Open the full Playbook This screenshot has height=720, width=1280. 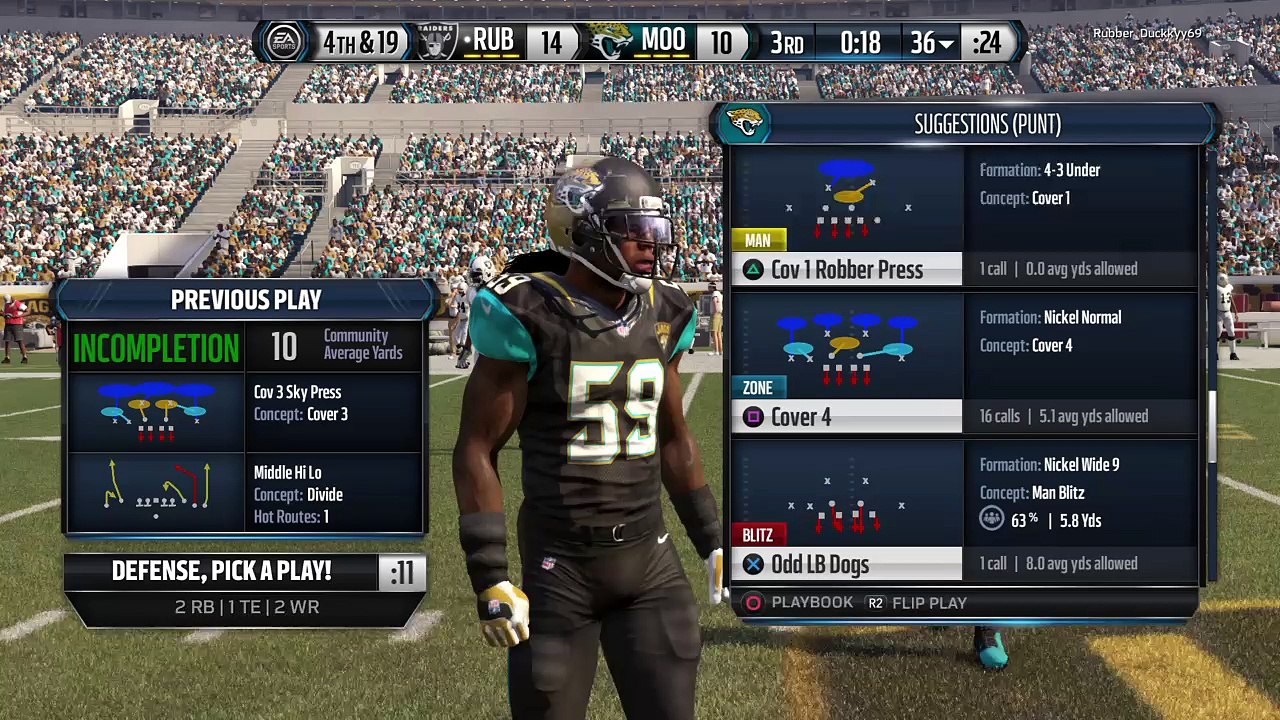pos(800,603)
